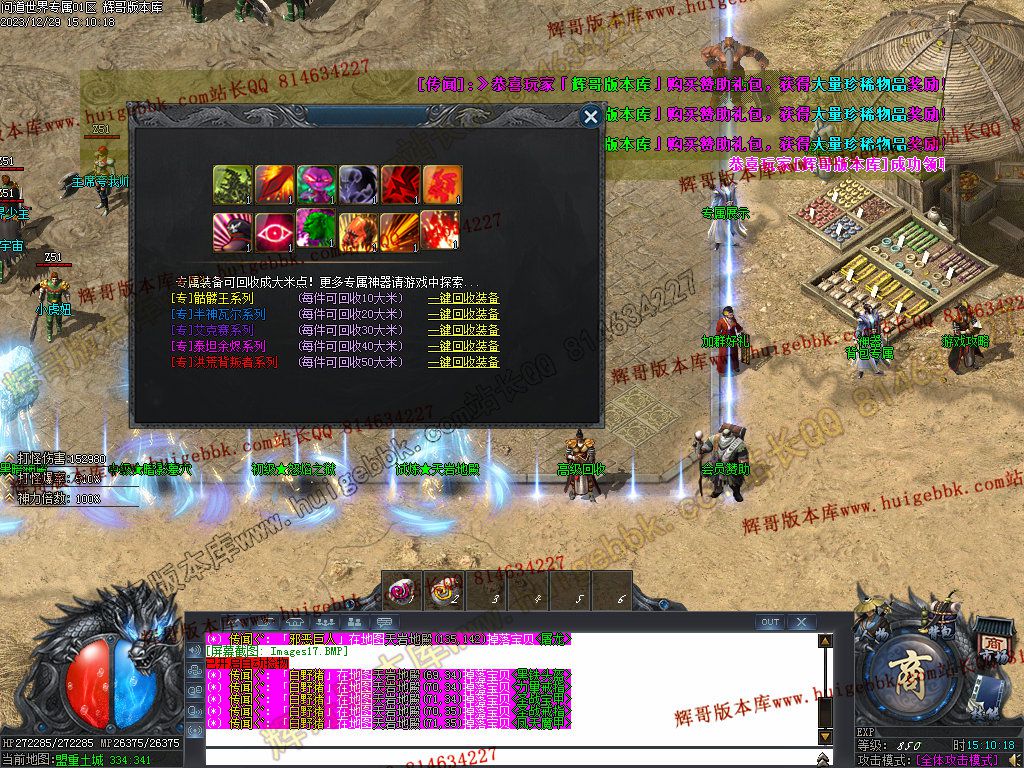Recycle 半神瓦尔 series equipment link
The width and height of the screenshot is (1024, 768).
tap(463, 314)
